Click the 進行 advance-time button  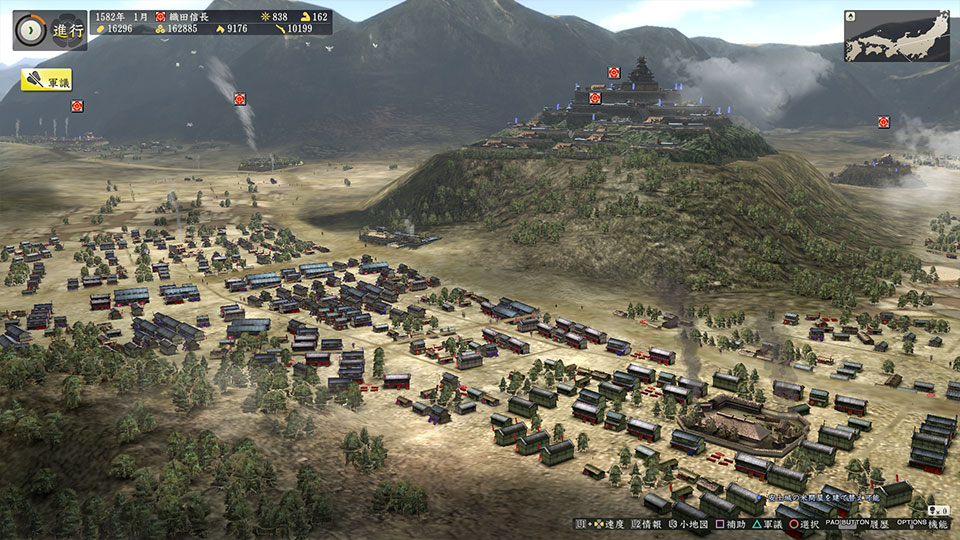tap(49, 30)
